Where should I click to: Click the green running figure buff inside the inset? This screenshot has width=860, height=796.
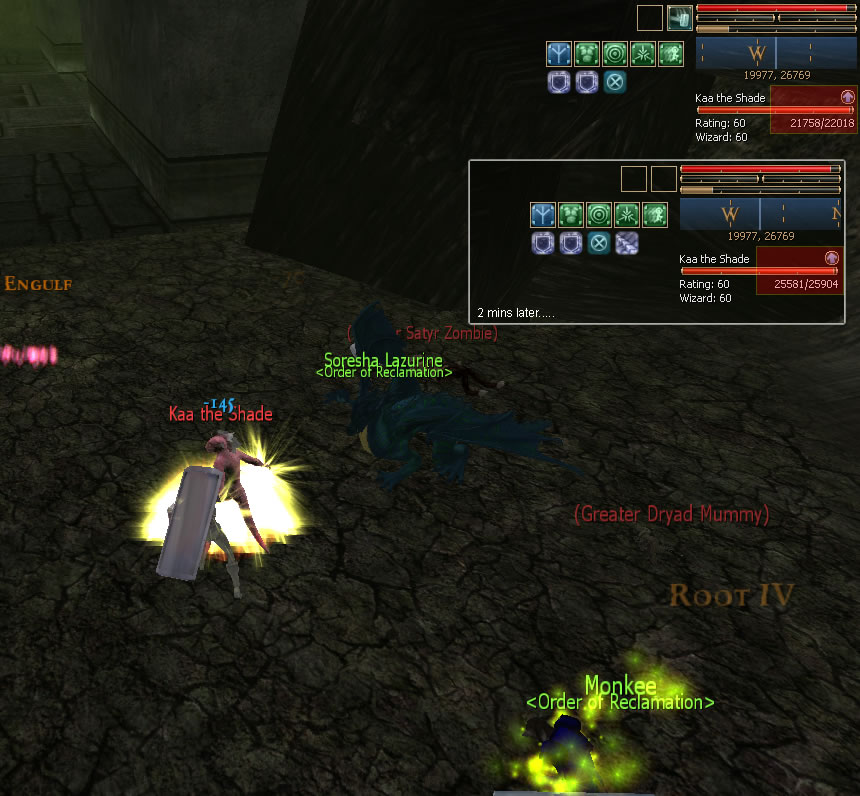[655, 214]
